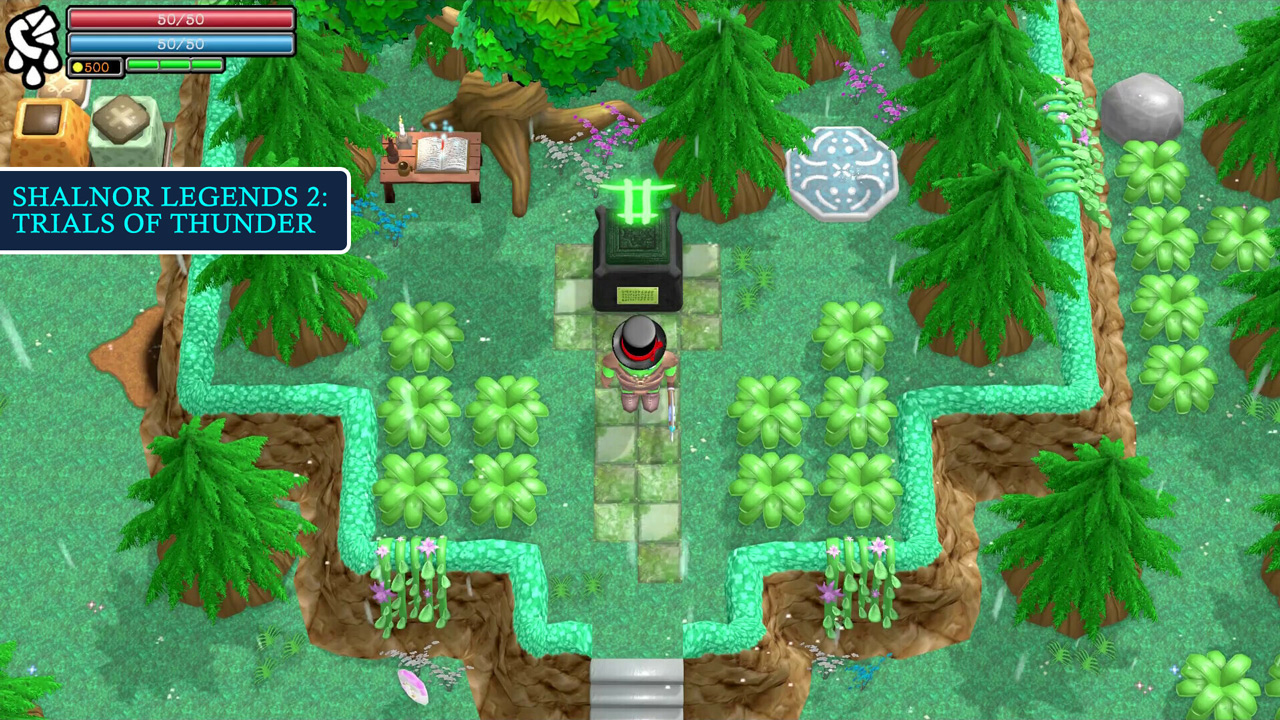The width and height of the screenshot is (1280, 720).
Task: Click the red 50/50 health bar
Action: click(180, 19)
